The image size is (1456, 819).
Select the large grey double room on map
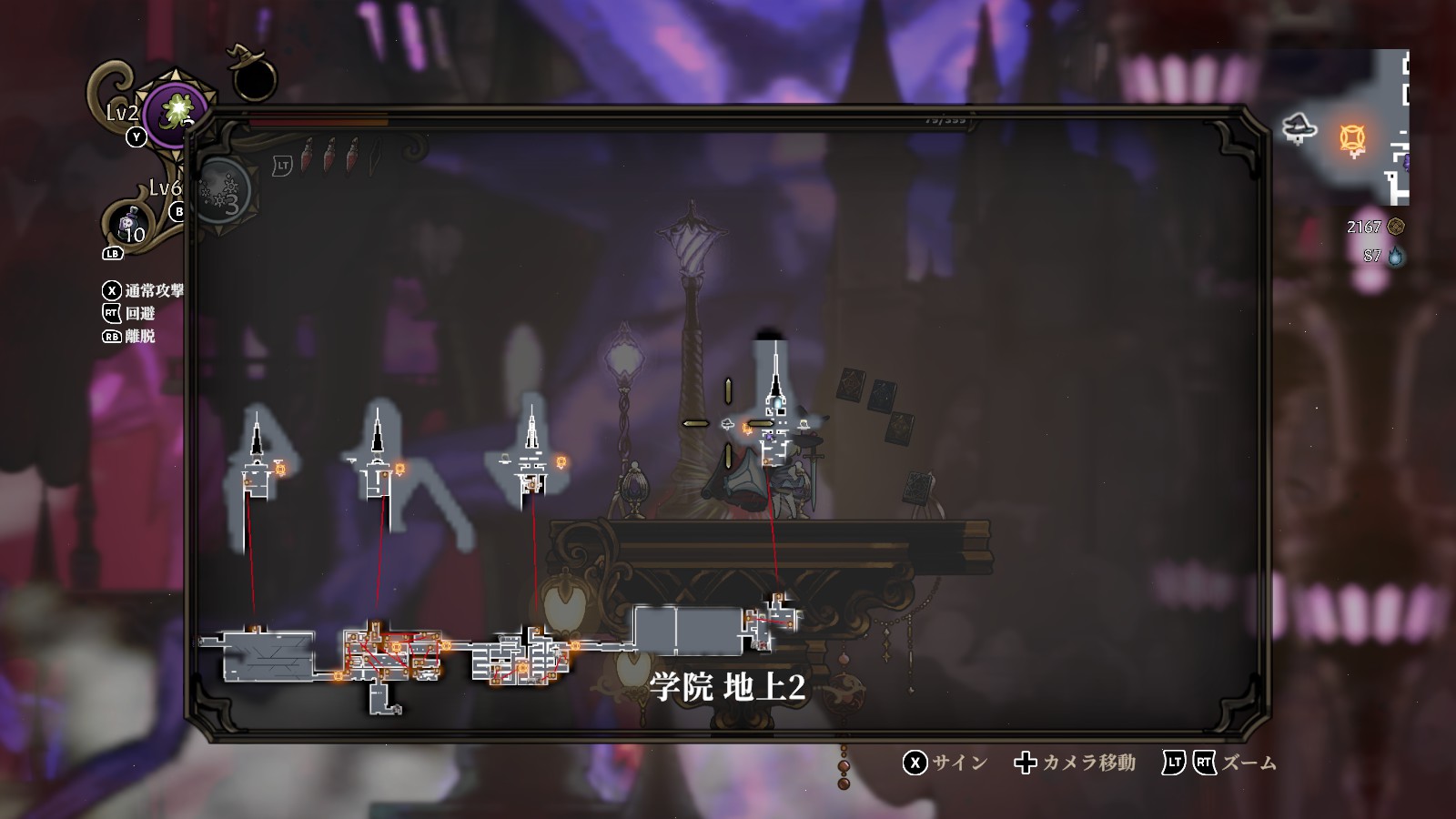pos(687,630)
